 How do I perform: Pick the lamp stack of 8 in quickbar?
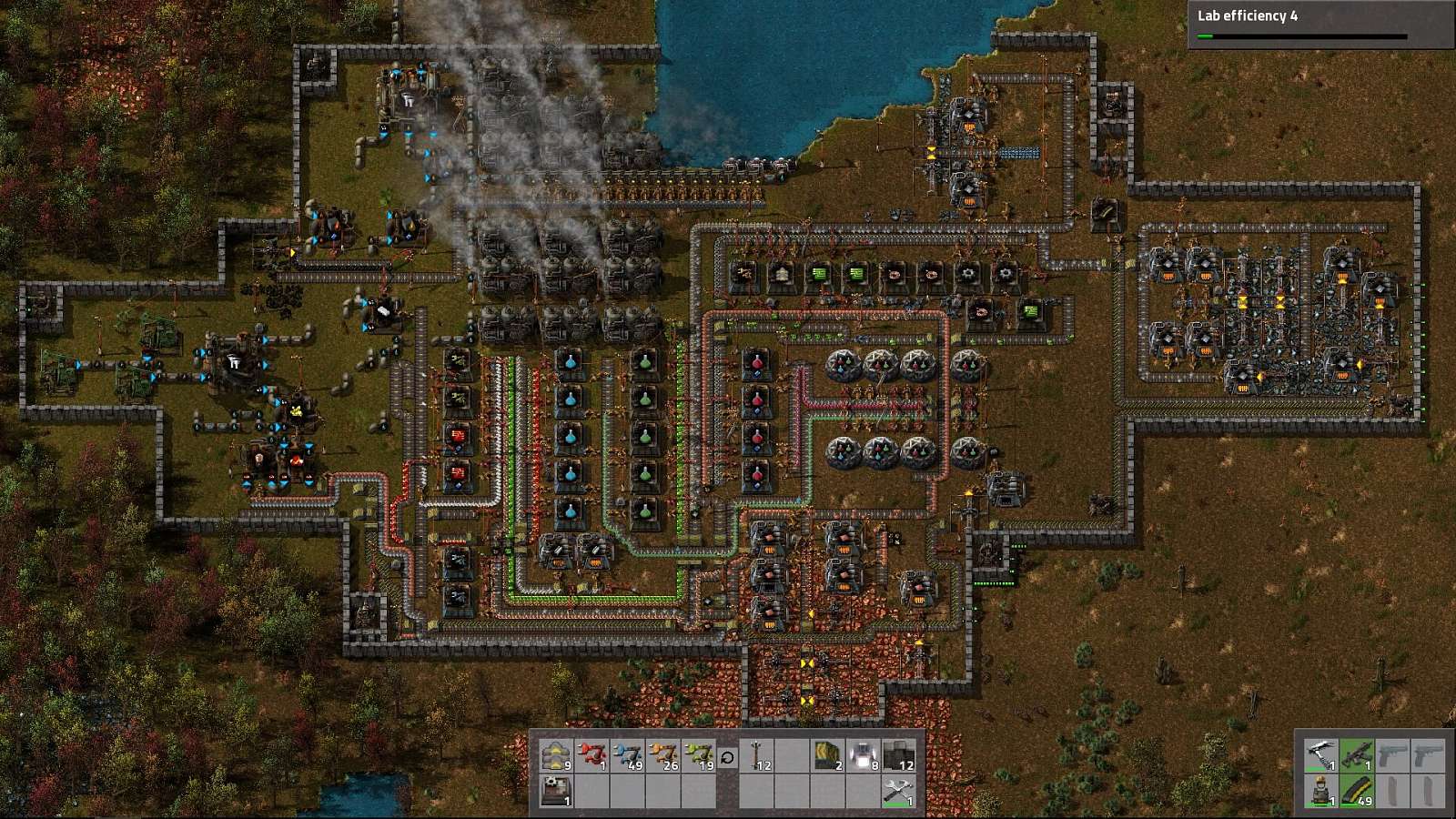click(863, 753)
